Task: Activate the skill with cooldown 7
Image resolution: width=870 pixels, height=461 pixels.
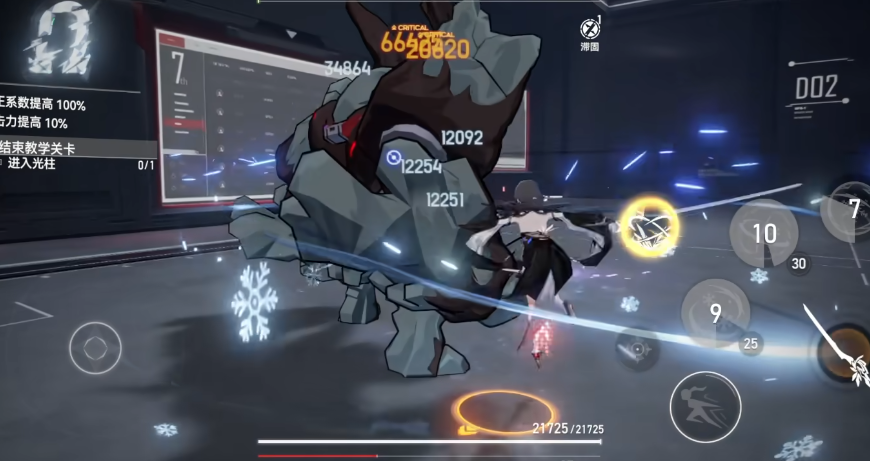Action: pos(848,210)
